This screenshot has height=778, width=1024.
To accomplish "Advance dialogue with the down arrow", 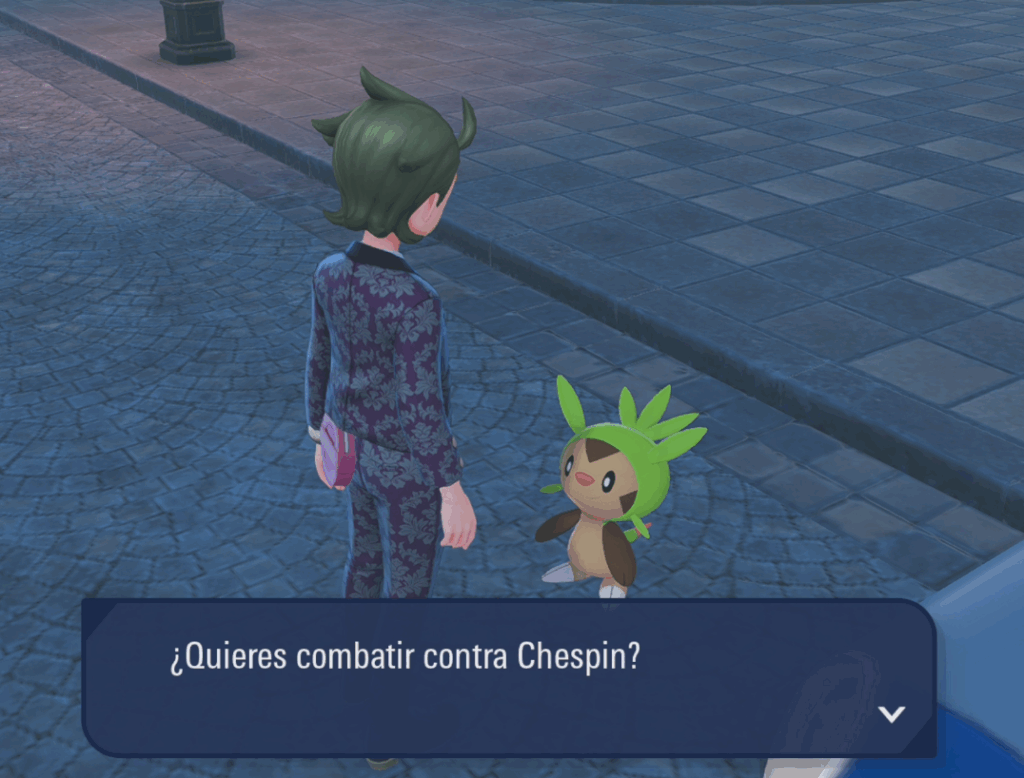I will click(890, 714).
